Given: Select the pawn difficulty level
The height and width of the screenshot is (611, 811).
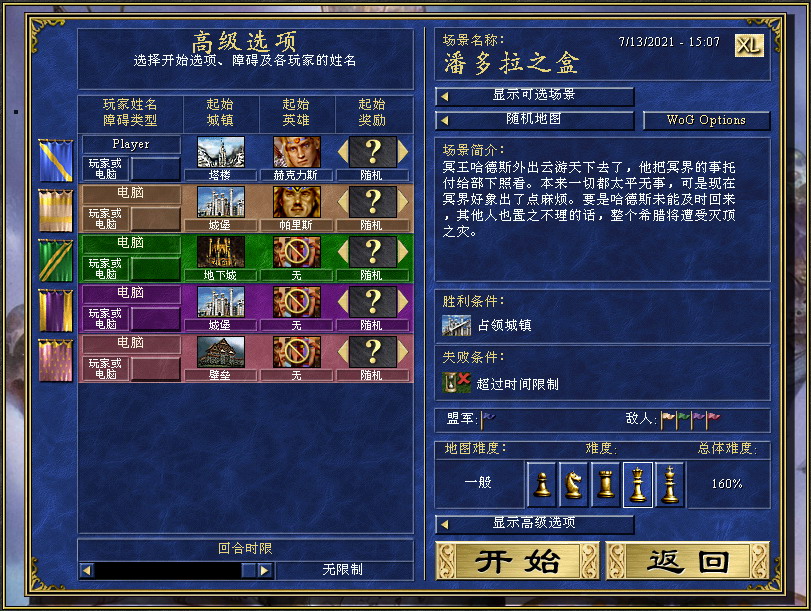Looking at the screenshot, I should [542, 484].
